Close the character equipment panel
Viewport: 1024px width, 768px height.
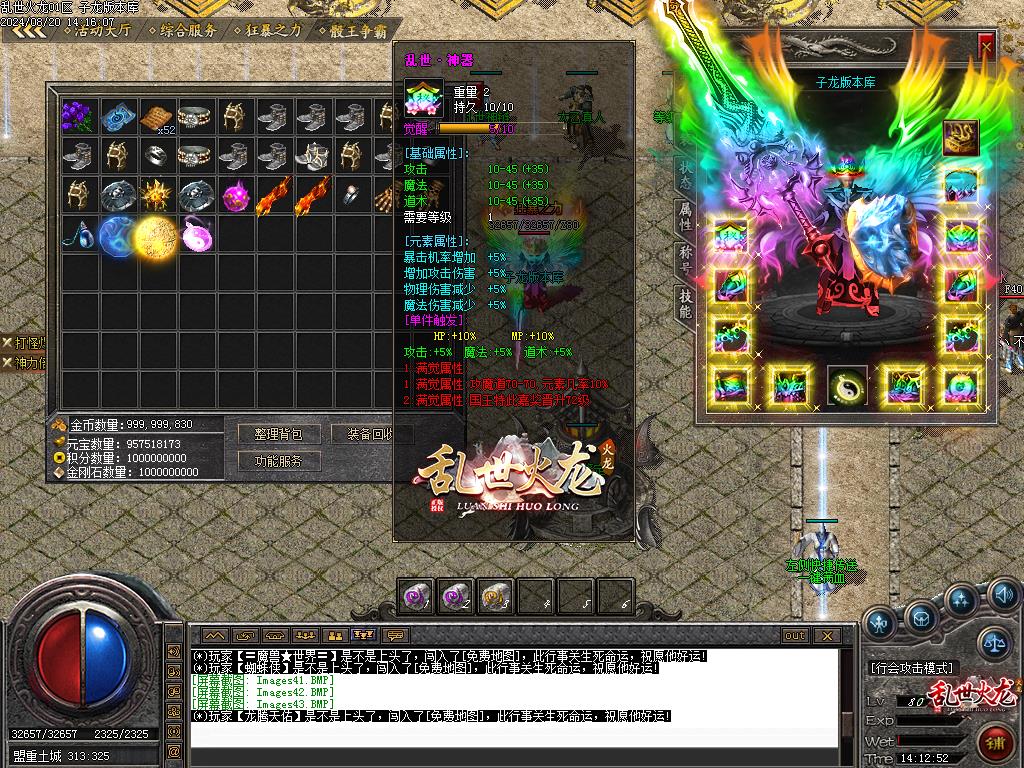pos(986,46)
